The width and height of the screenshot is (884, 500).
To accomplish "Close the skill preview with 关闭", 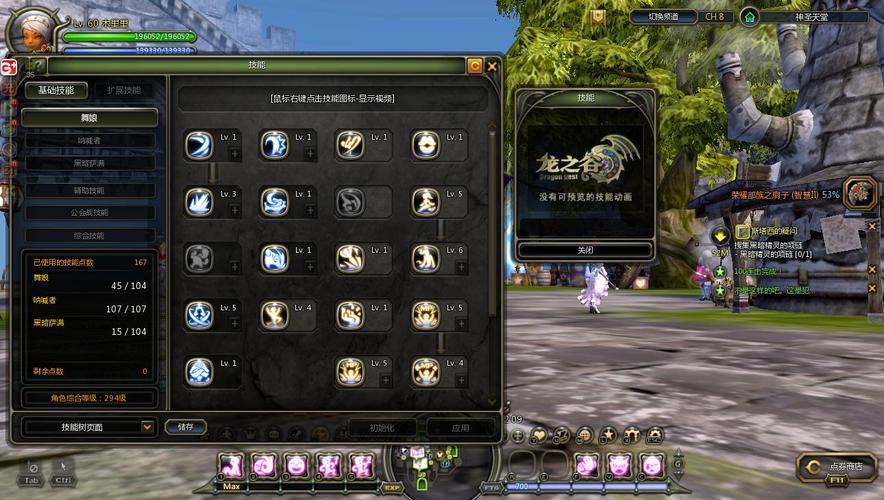I will (585, 250).
